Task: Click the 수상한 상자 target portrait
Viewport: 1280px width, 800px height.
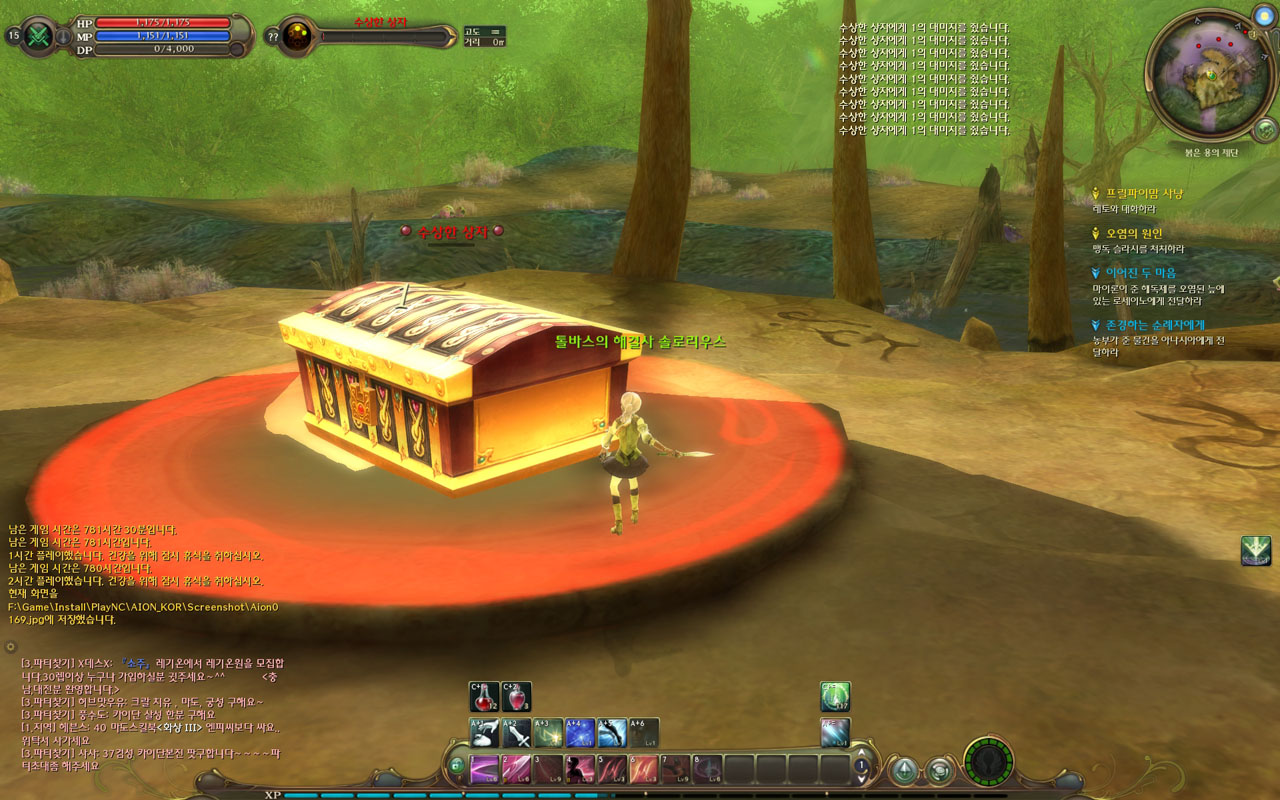Action: [x=296, y=36]
